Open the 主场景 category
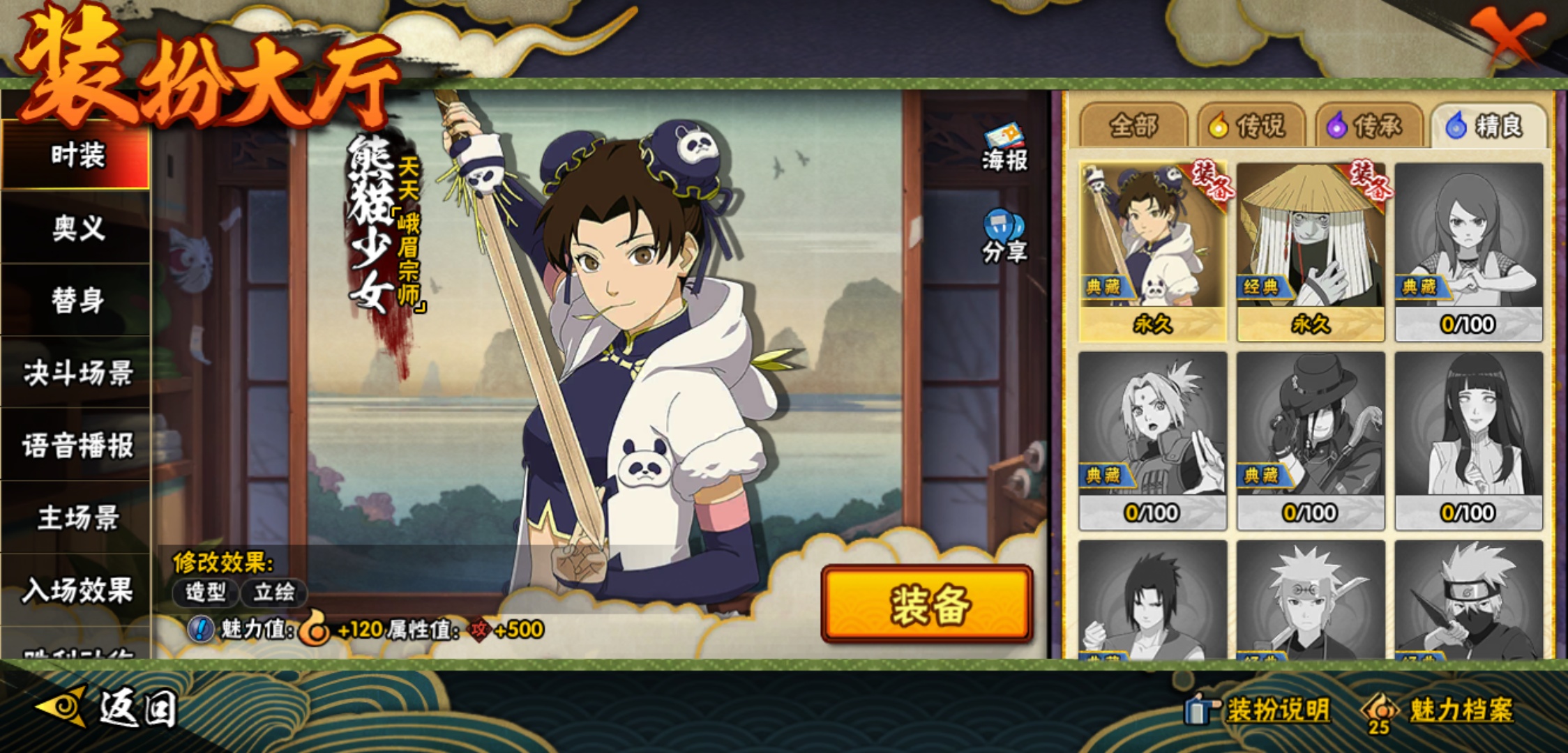This screenshot has height=753, width=1568. click(x=77, y=518)
